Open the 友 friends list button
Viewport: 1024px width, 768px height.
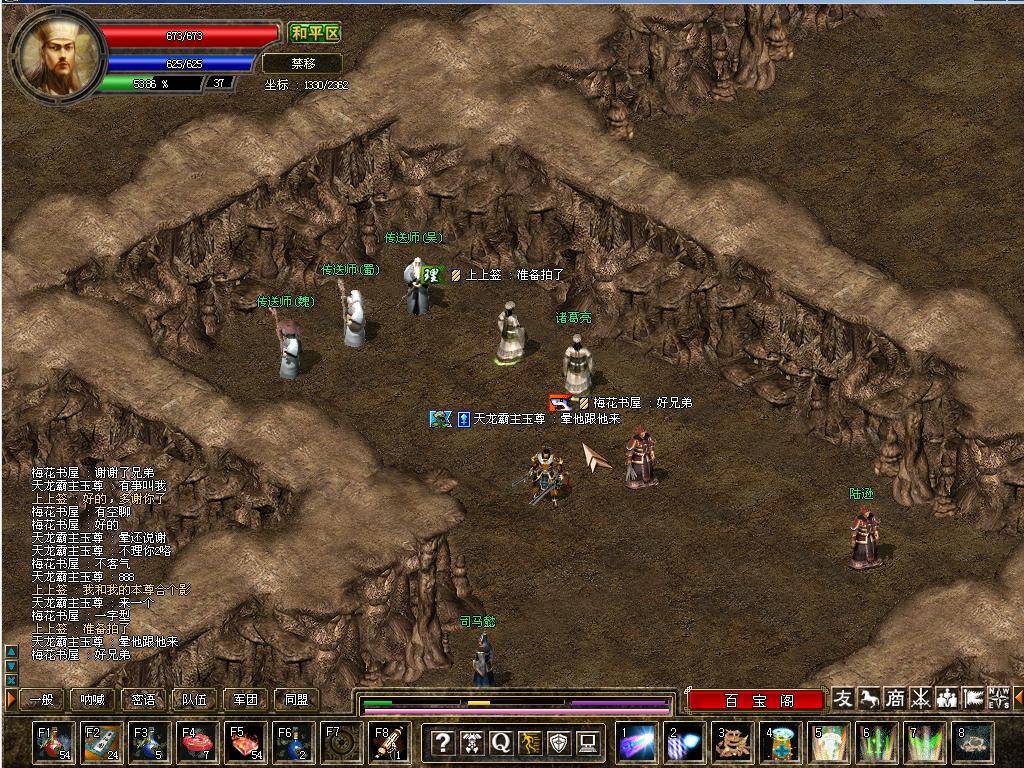[843, 699]
